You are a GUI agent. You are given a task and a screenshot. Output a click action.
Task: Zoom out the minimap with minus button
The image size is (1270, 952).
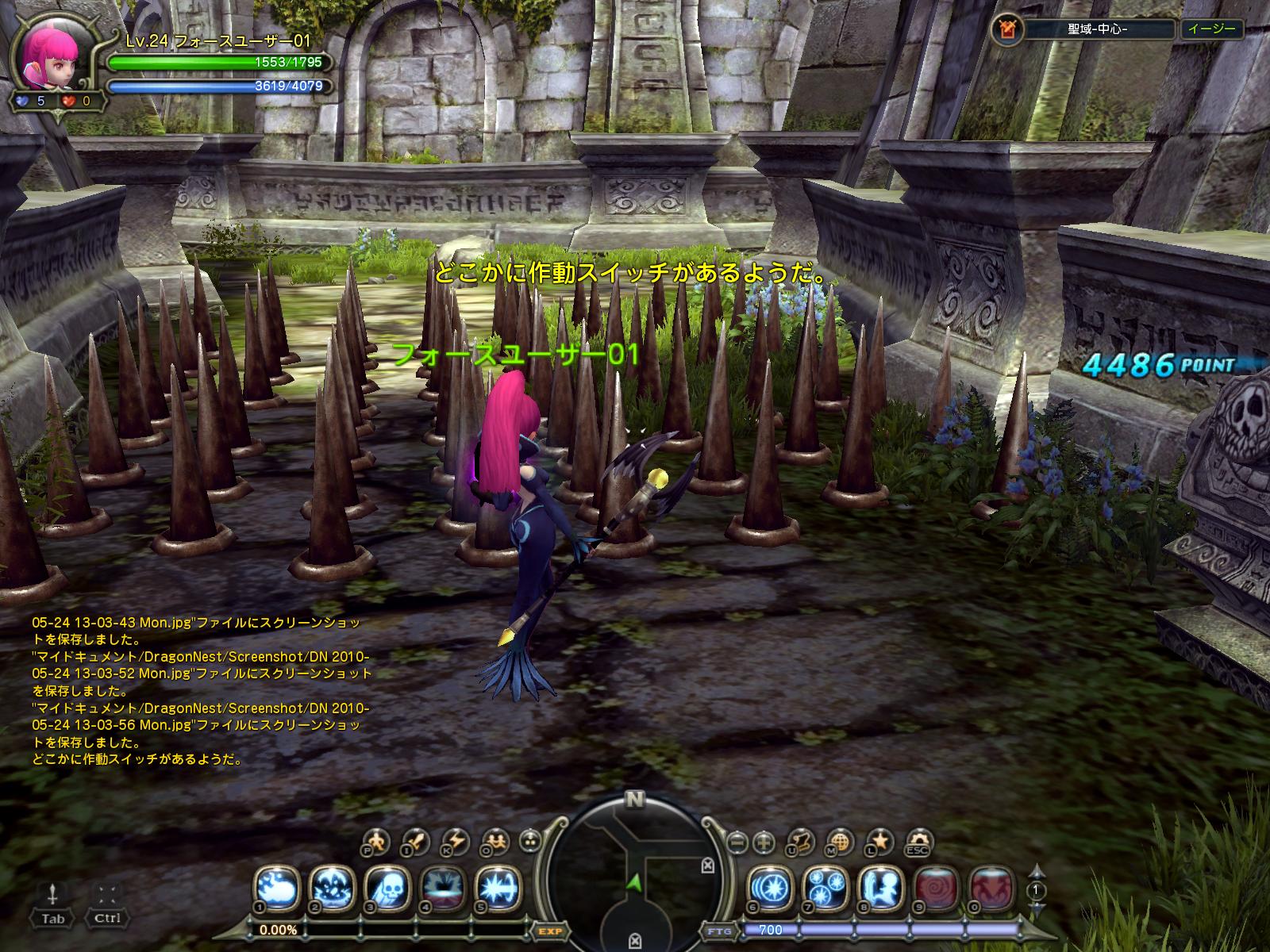click(738, 841)
